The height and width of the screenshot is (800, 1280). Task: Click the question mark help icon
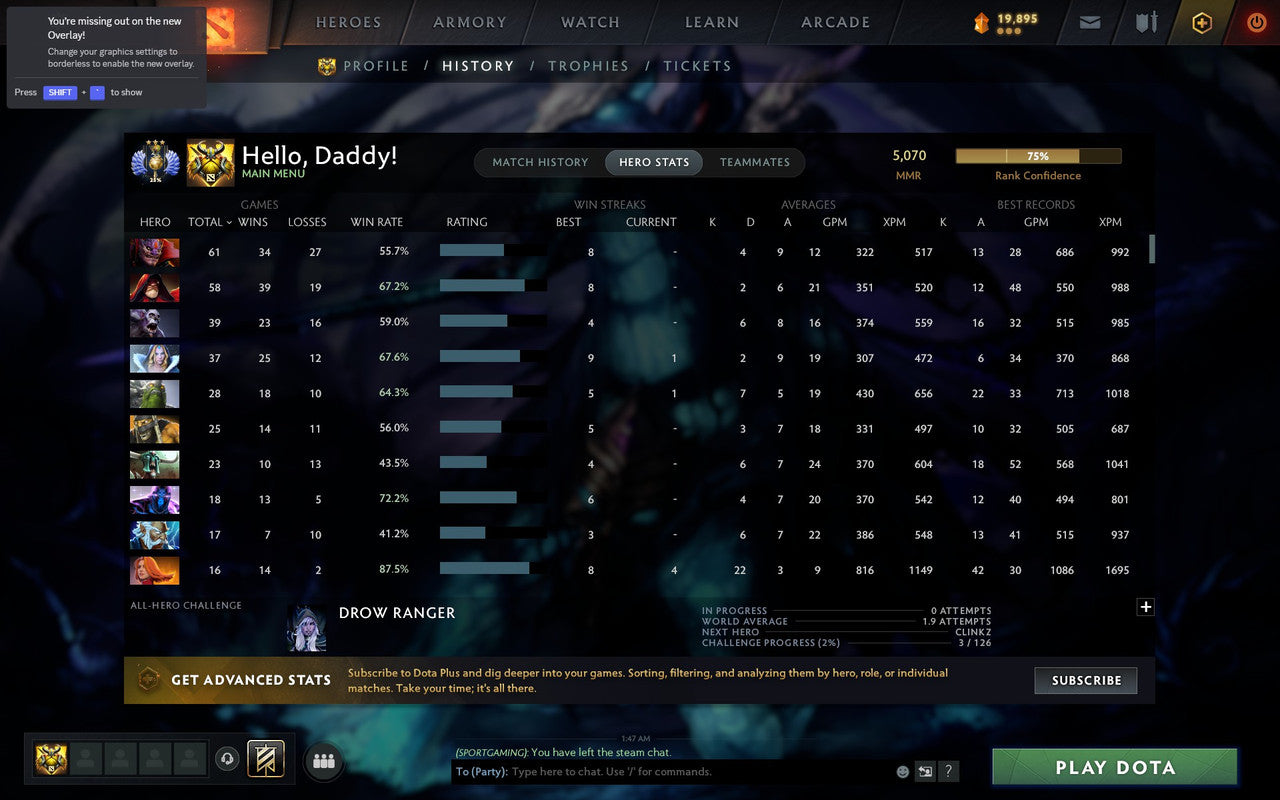[948, 771]
